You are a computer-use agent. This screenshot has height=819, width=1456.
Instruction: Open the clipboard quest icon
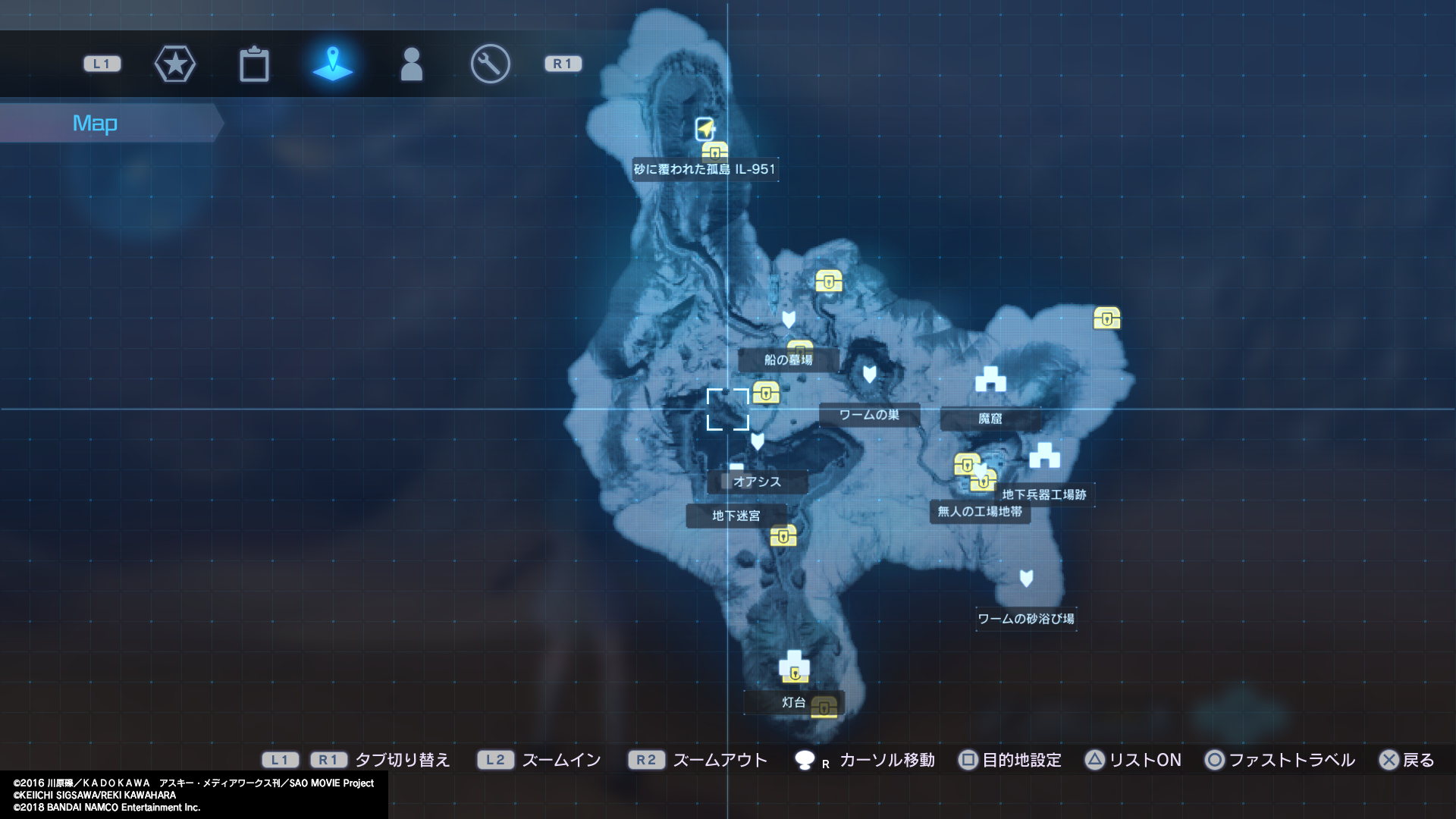254,64
